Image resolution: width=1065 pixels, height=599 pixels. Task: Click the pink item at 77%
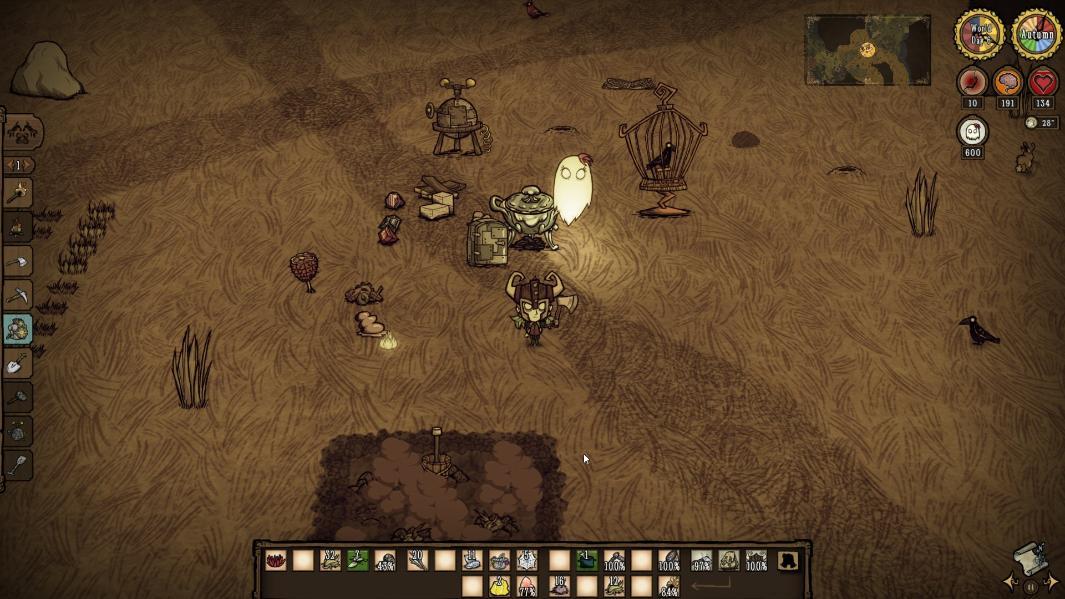[526, 586]
